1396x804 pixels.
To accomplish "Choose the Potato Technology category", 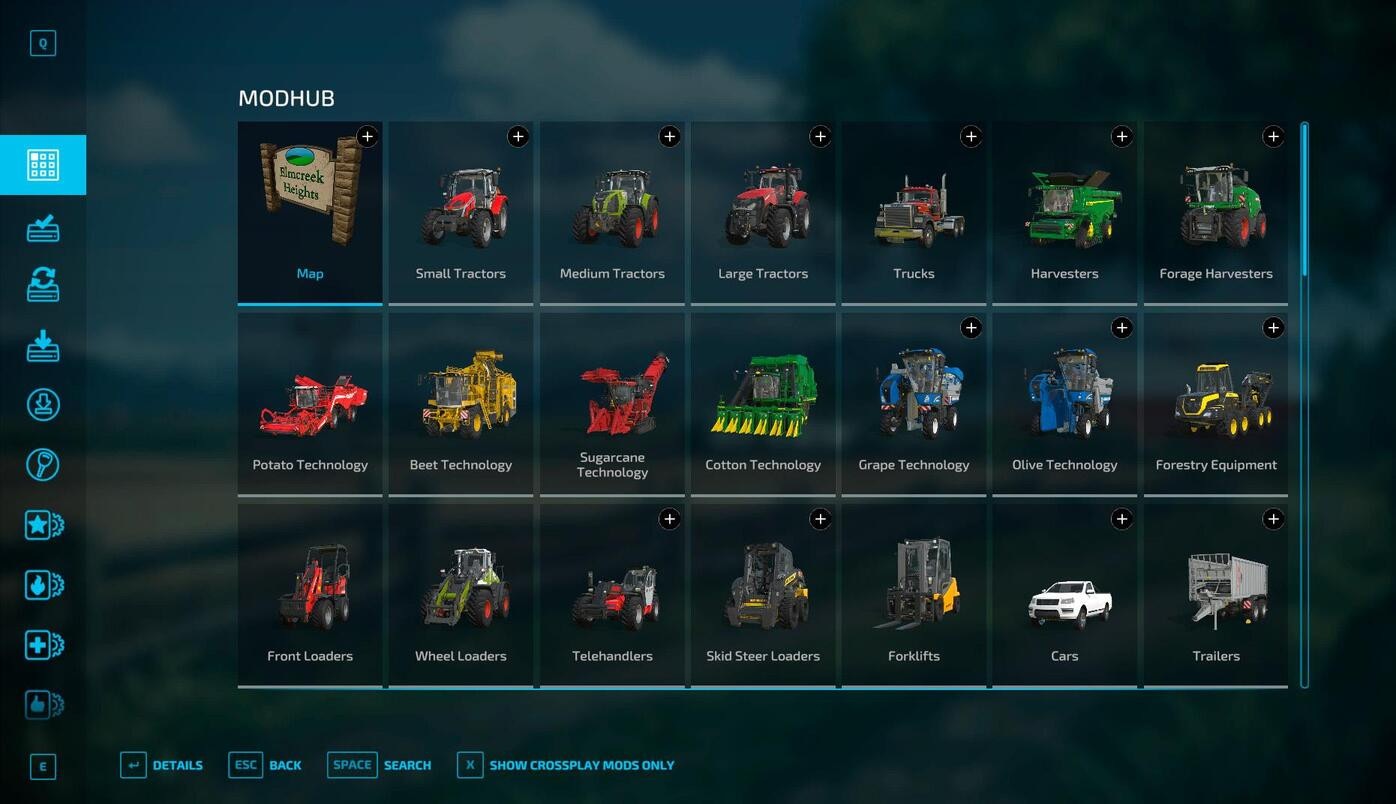I will click(x=310, y=404).
